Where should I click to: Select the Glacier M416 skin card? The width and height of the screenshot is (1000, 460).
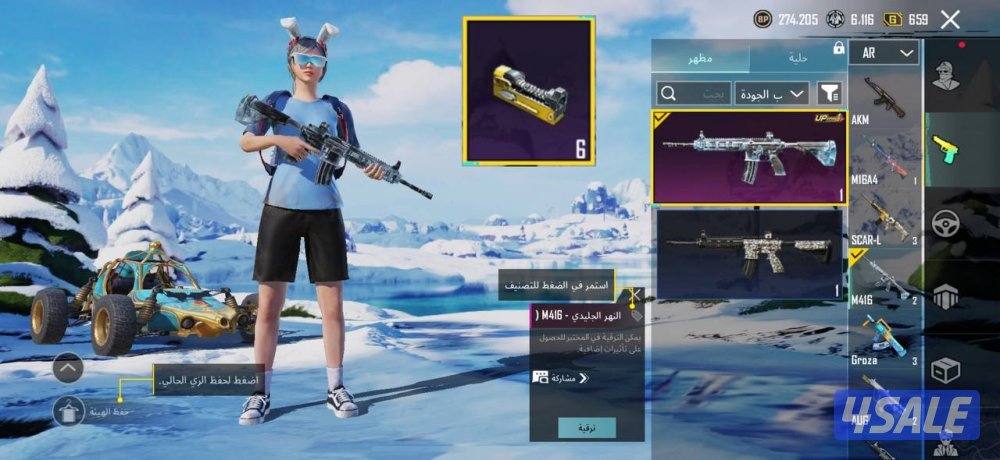749,157
